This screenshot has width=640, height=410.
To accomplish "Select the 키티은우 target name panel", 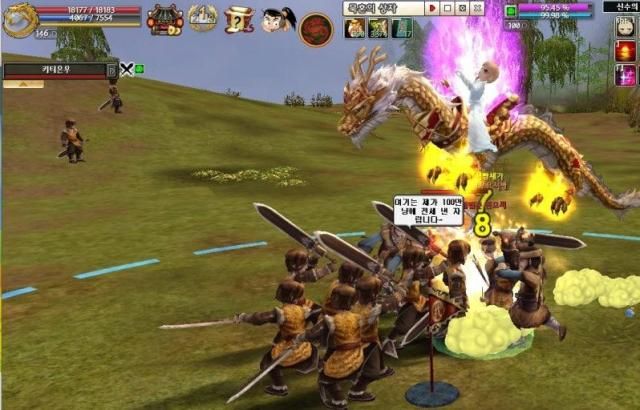I will (x=58, y=70).
